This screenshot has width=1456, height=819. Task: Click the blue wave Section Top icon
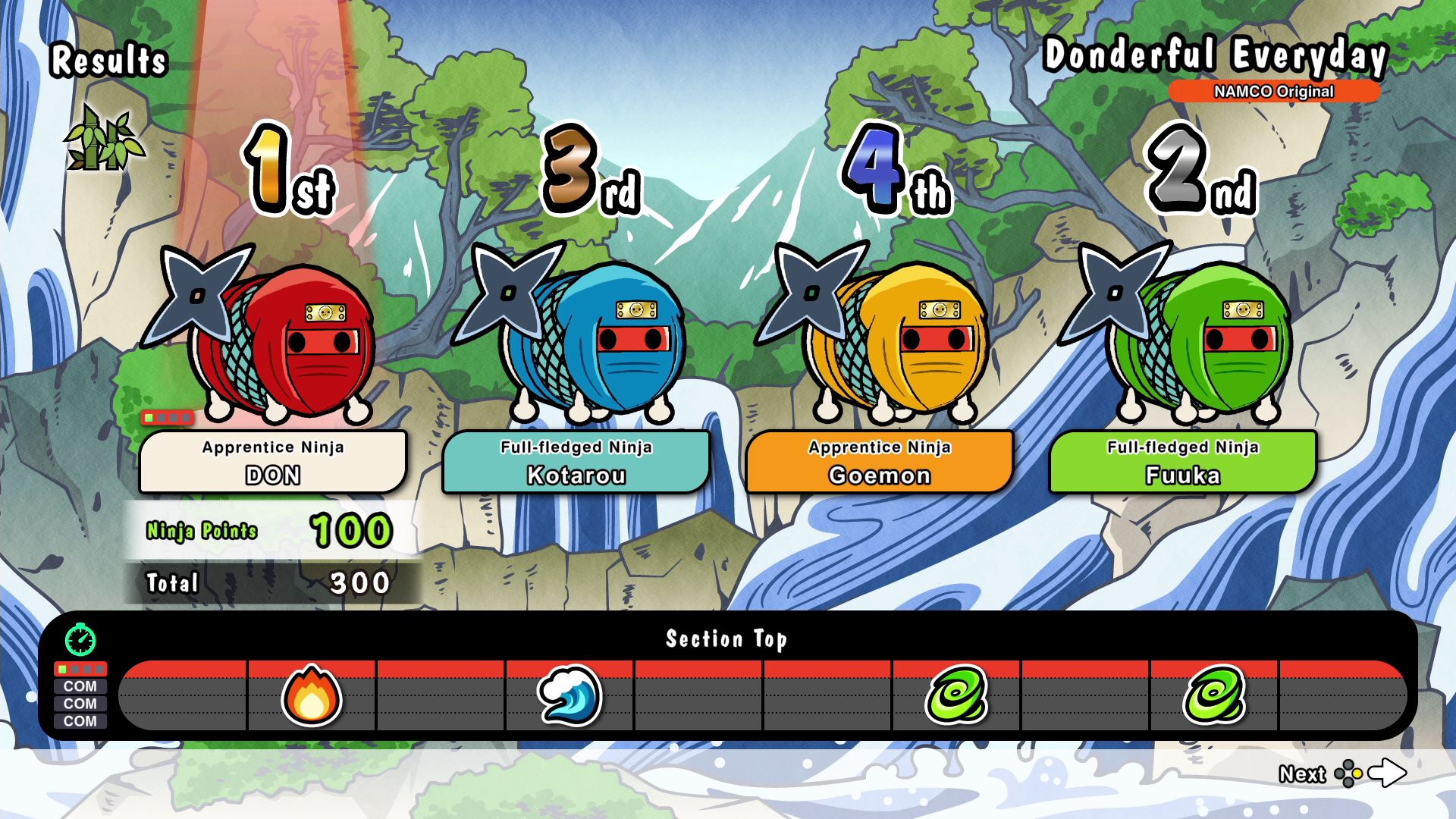pos(570,696)
